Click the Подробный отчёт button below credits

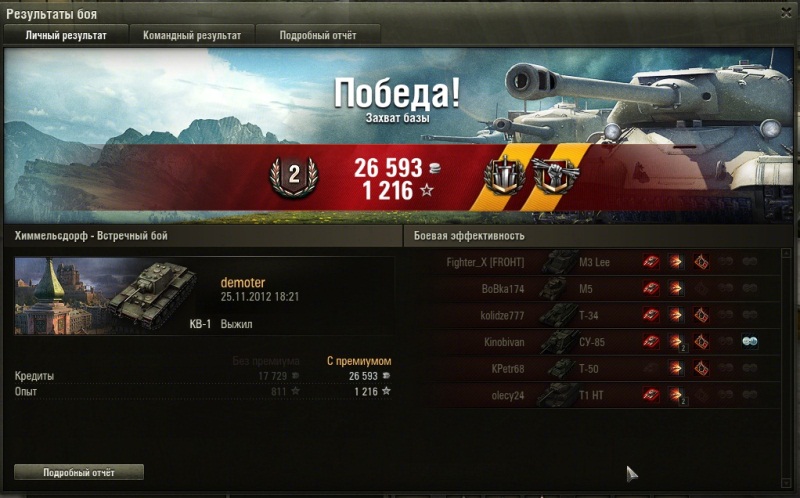(79, 471)
